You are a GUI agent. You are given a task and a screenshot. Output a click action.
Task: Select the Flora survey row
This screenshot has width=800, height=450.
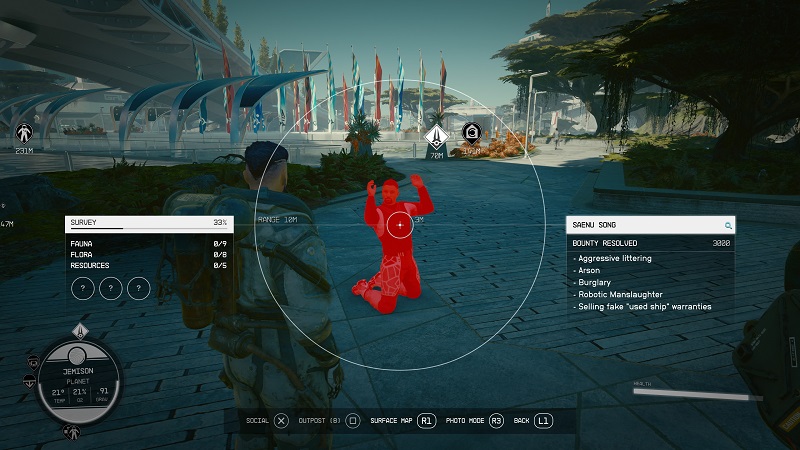click(148, 254)
